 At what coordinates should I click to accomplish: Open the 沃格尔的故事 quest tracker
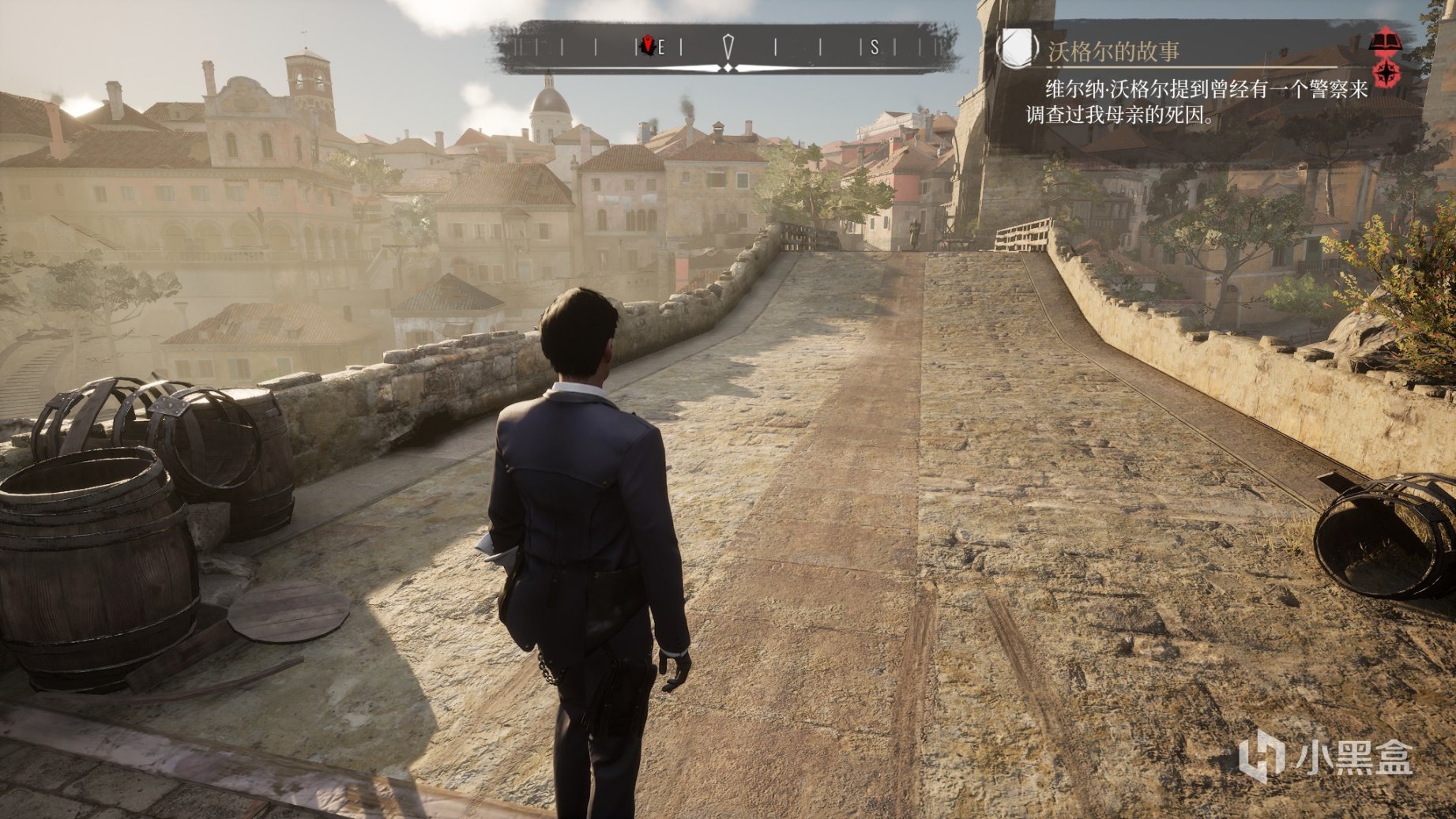[1113, 52]
